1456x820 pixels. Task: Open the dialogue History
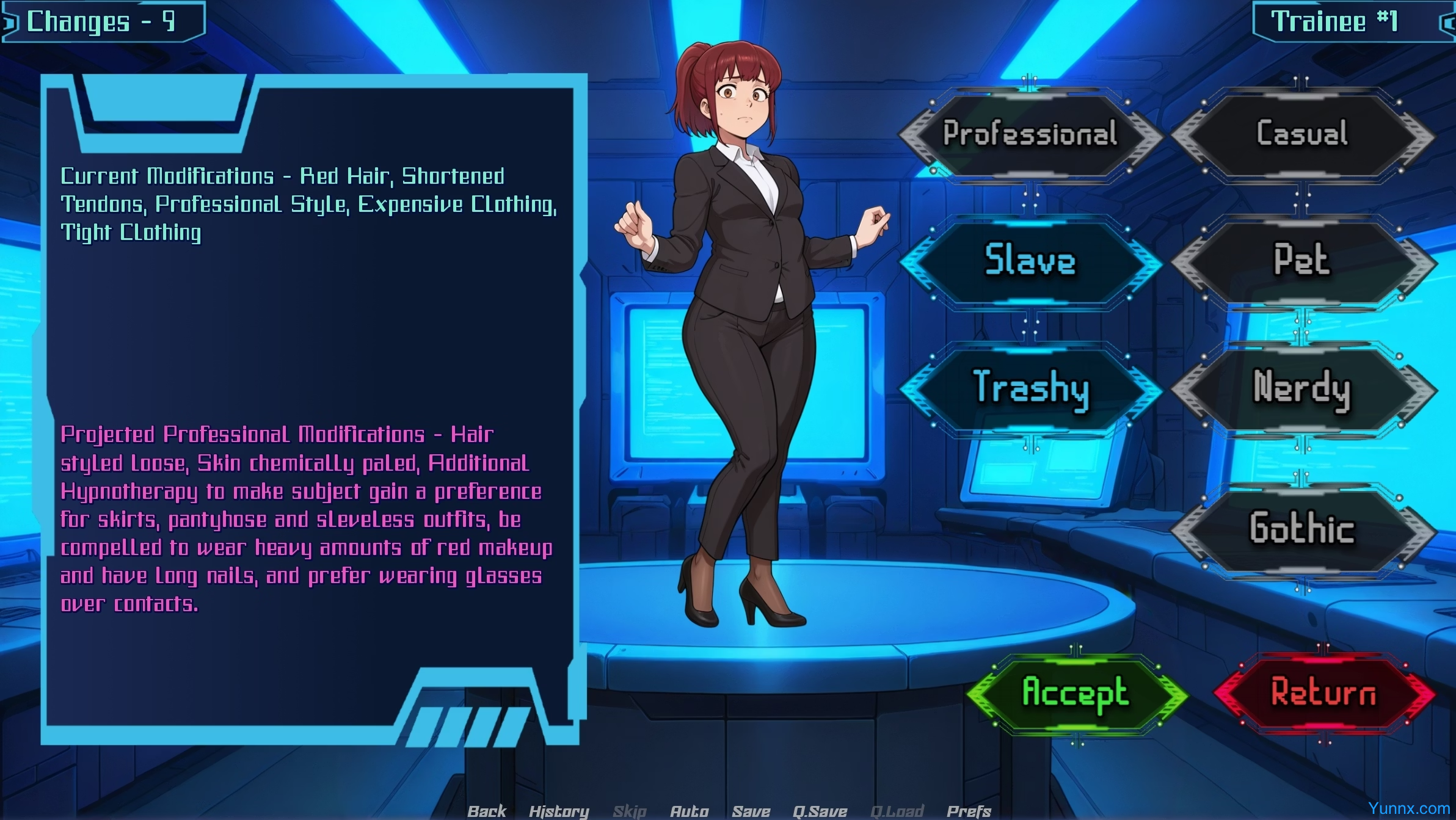[x=559, y=811]
